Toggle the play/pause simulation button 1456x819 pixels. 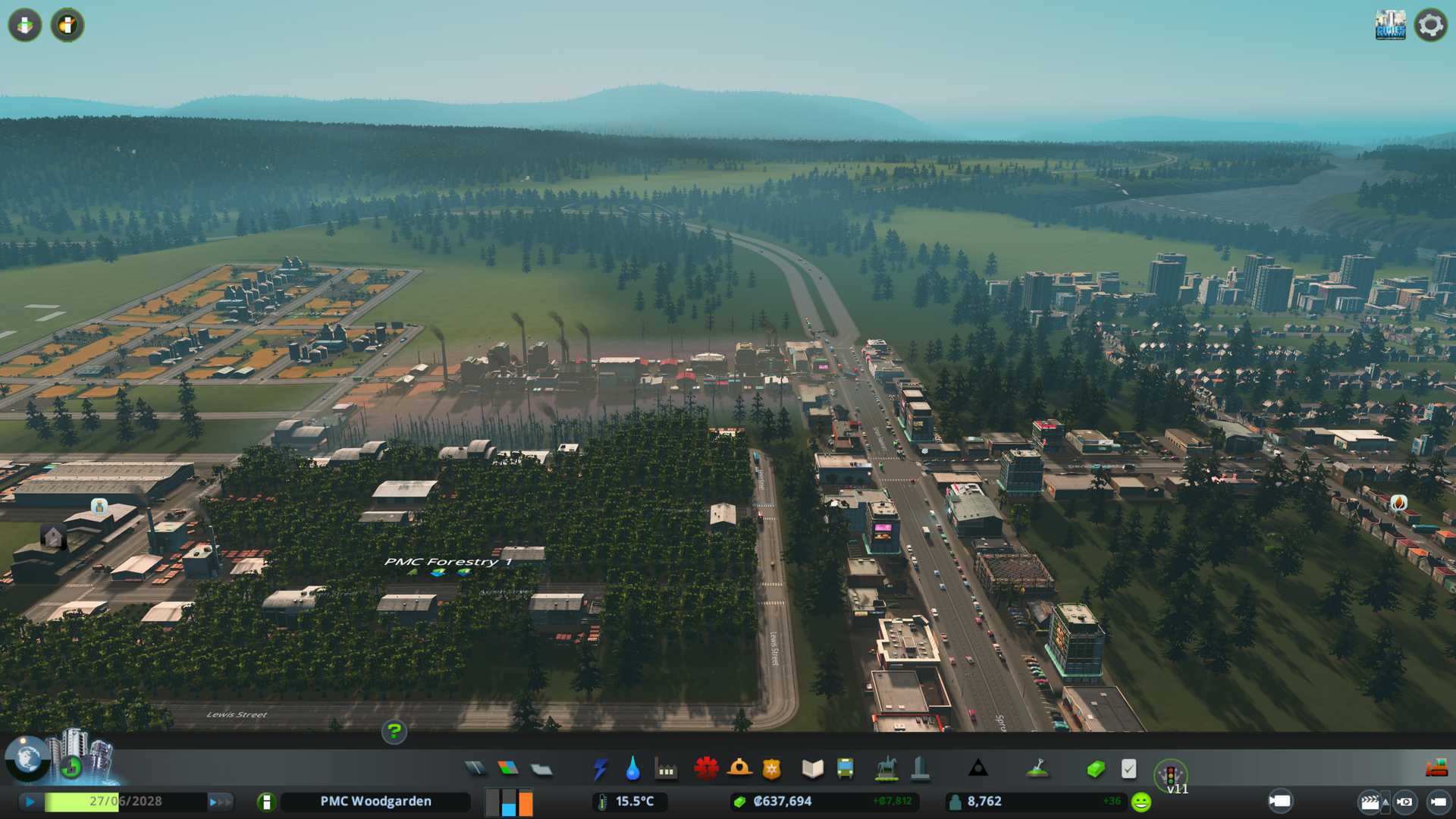pyautogui.click(x=30, y=802)
